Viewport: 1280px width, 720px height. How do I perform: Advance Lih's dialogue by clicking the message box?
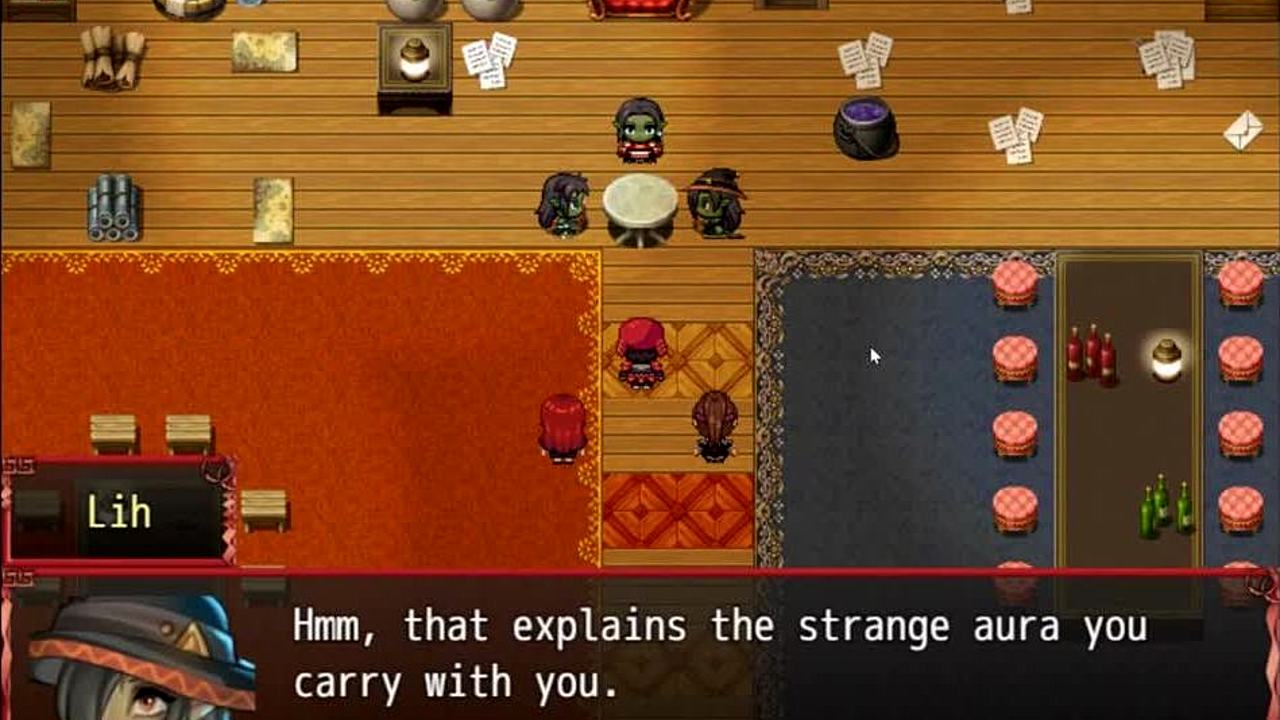coord(720,655)
